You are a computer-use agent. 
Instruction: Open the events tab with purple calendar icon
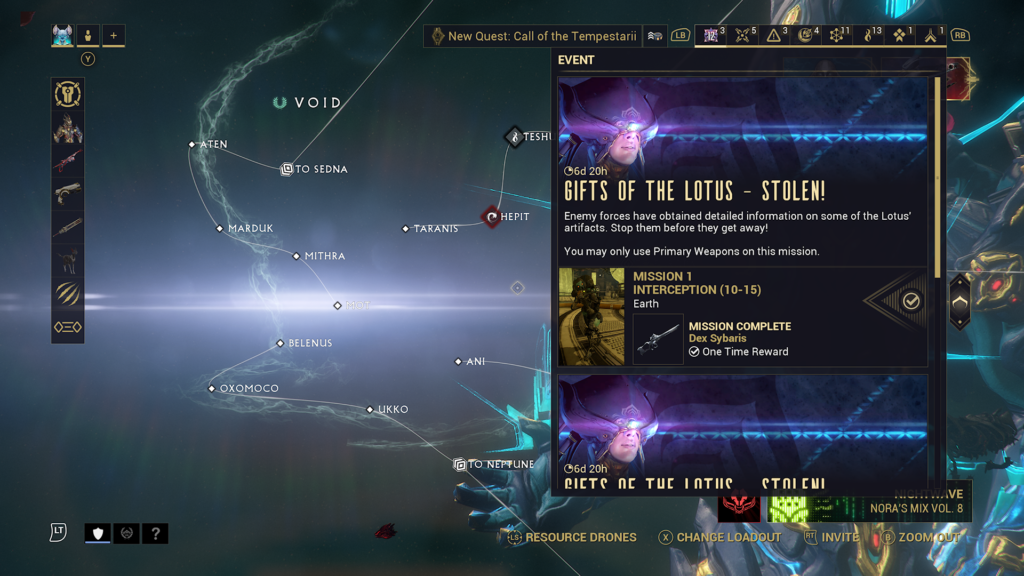point(712,36)
